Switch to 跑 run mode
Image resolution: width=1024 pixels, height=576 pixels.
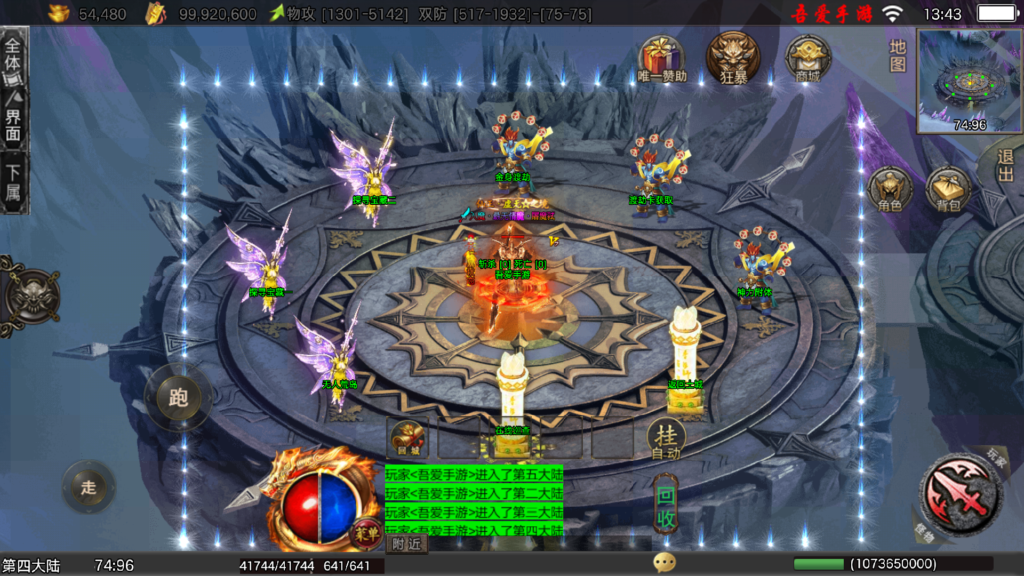pos(179,397)
